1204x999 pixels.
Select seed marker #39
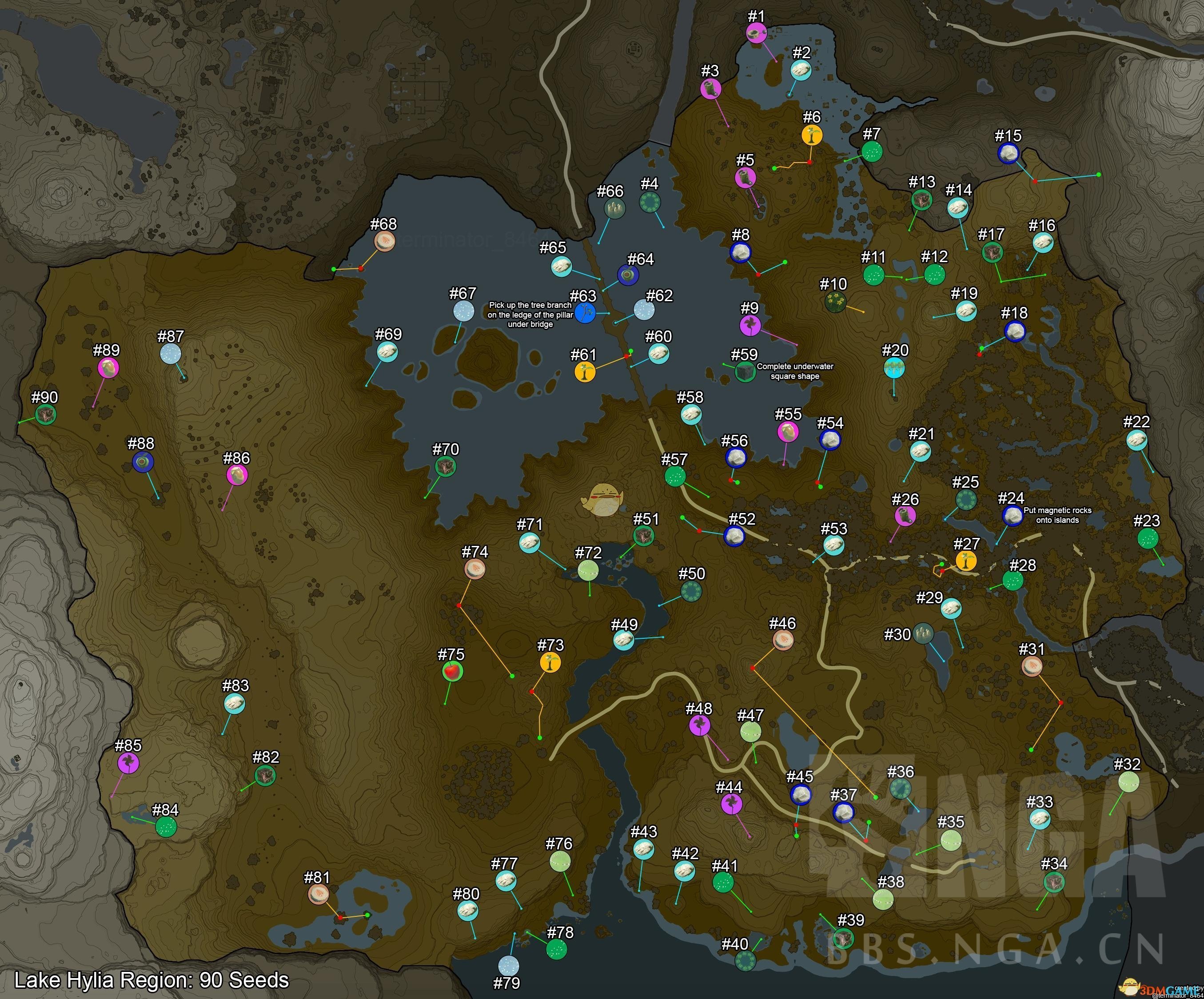(843, 939)
